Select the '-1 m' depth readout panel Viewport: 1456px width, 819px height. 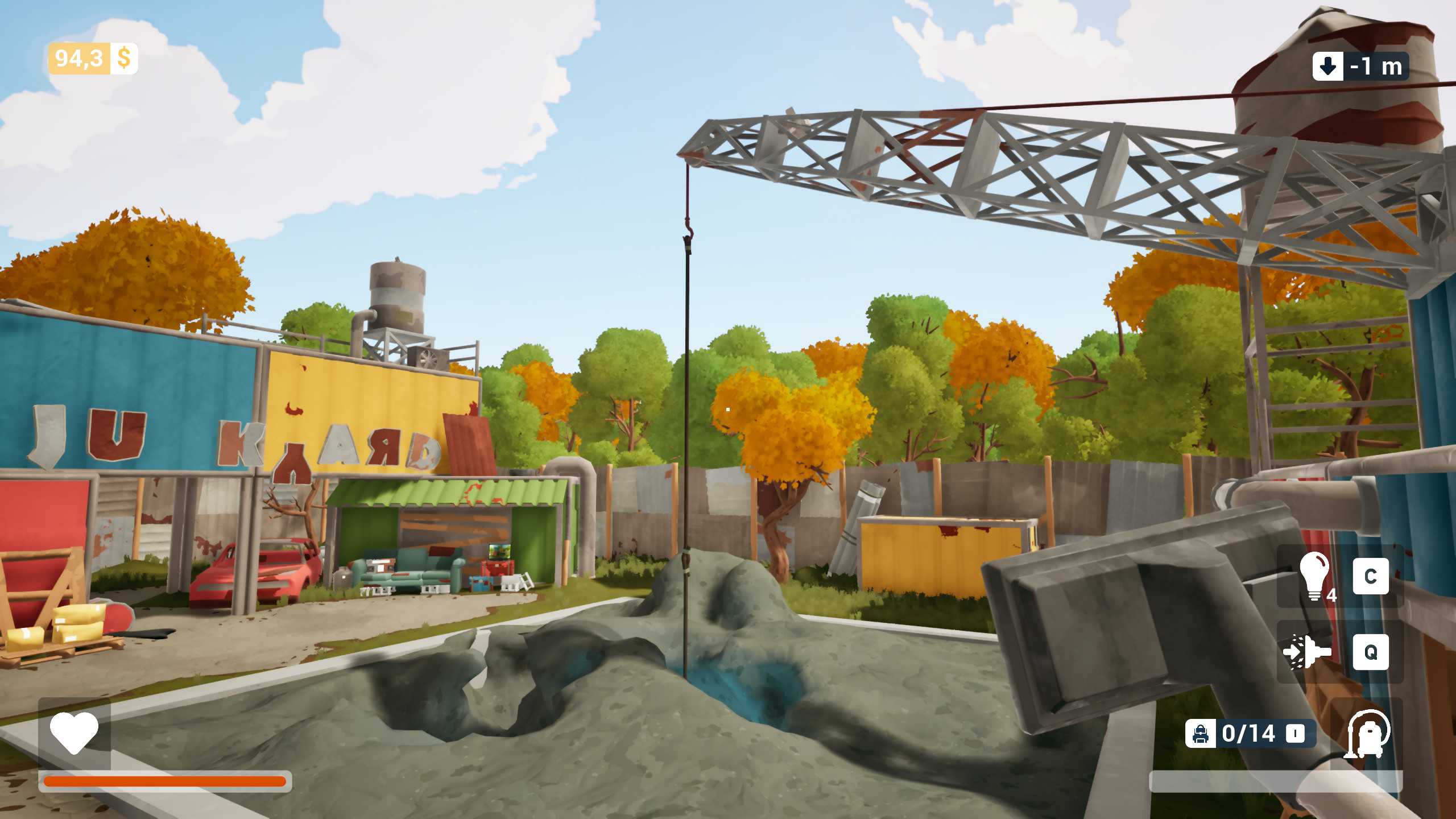(1375, 67)
